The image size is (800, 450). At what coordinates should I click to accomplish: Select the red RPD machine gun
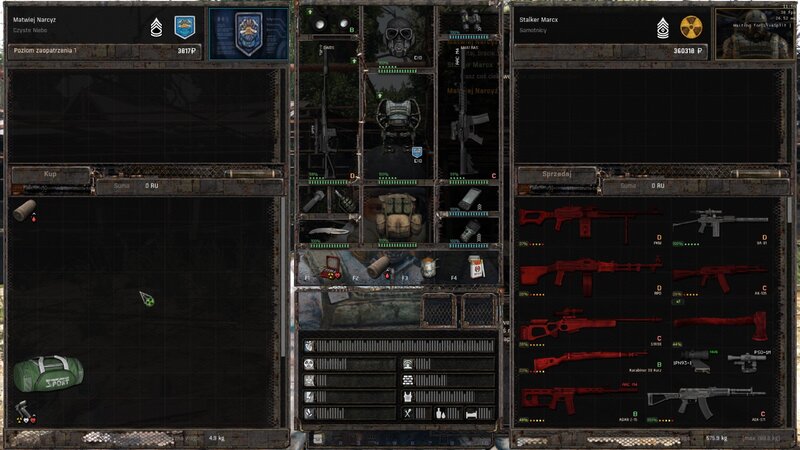tap(588, 272)
